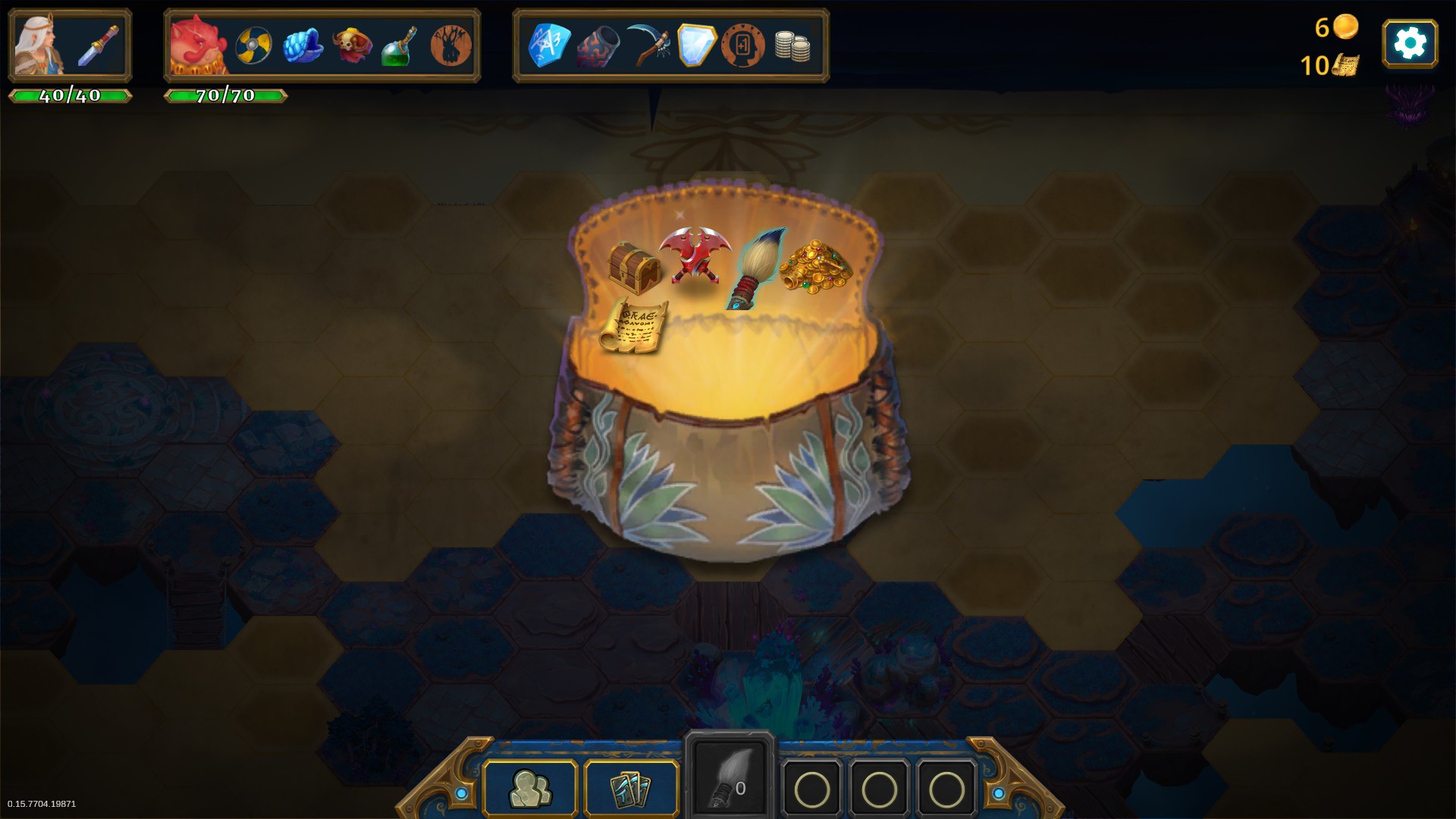Select the skull helmet item
1456x819 pixels.
pyautogui.click(x=352, y=45)
